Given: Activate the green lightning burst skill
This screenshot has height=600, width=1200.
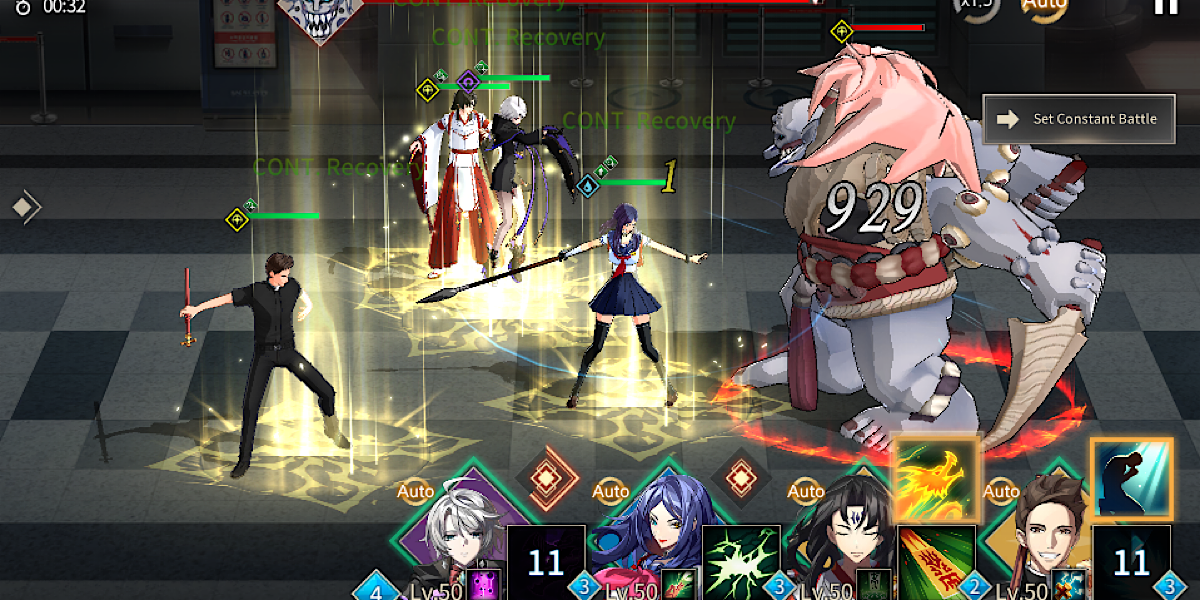Looking at the screenshot, I should pos(741,562).
